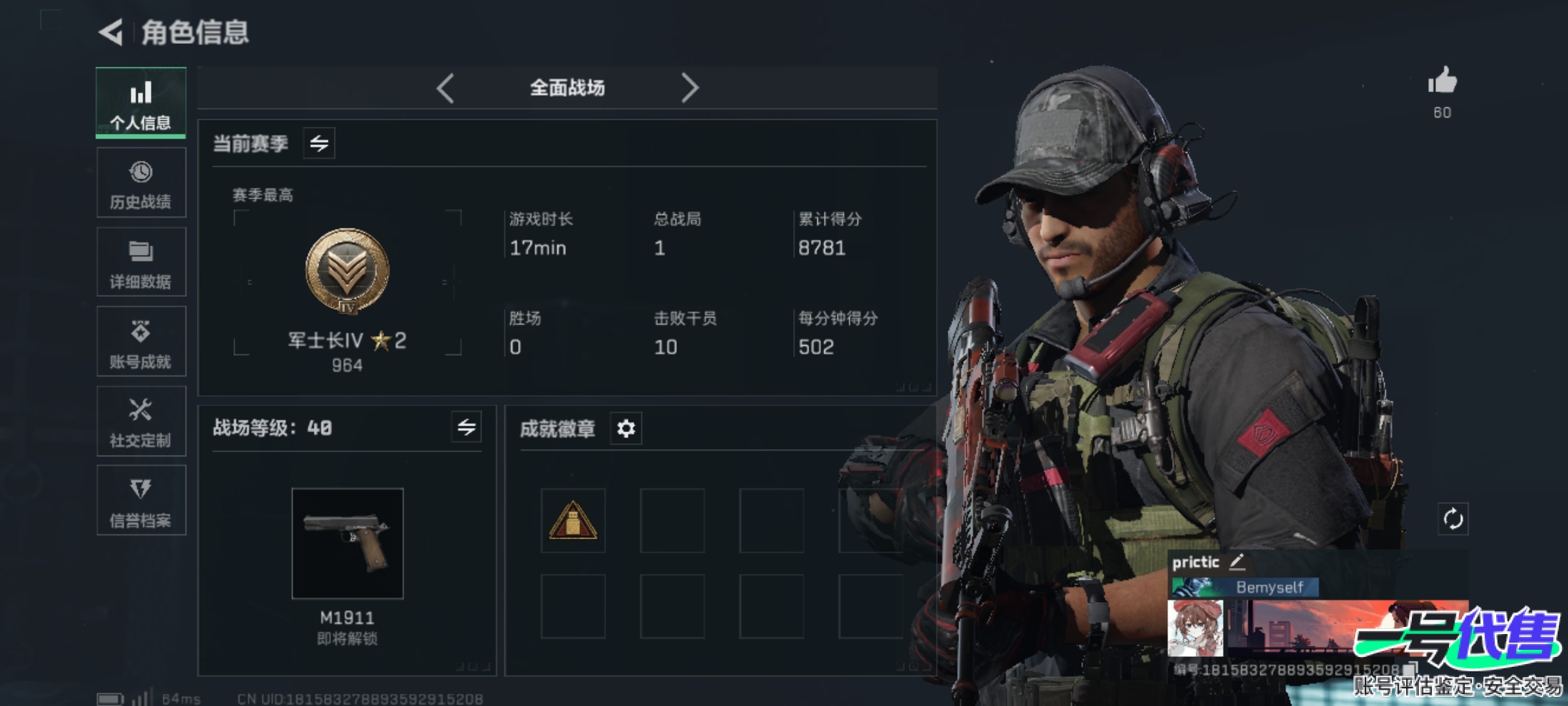This screenshot has width=1568, height=706.
Task: Open the 成就徽章 gear settings
Action: pyautogui.click(x=626, y=429)
